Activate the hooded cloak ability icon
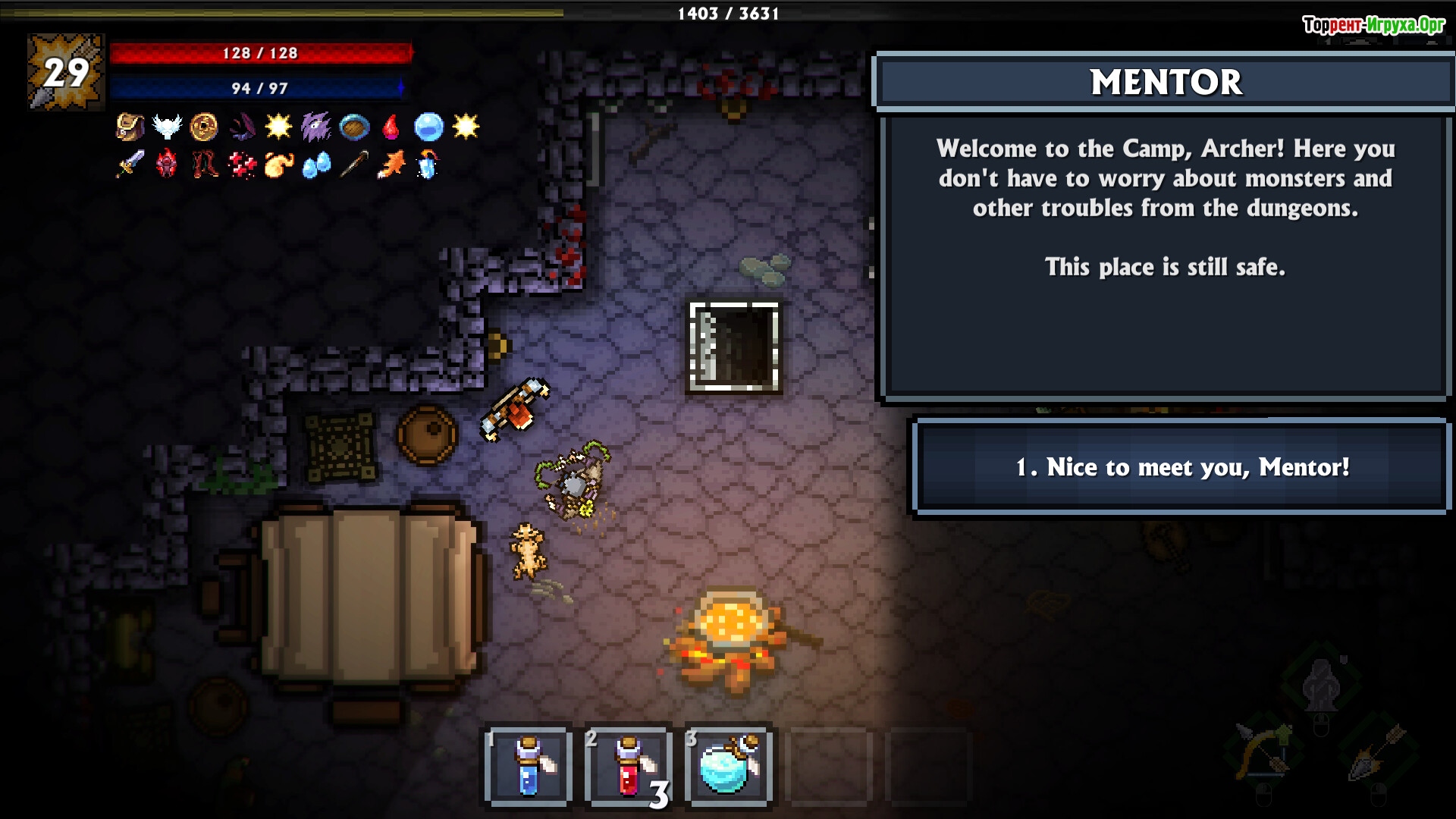 click(1320, 684)
